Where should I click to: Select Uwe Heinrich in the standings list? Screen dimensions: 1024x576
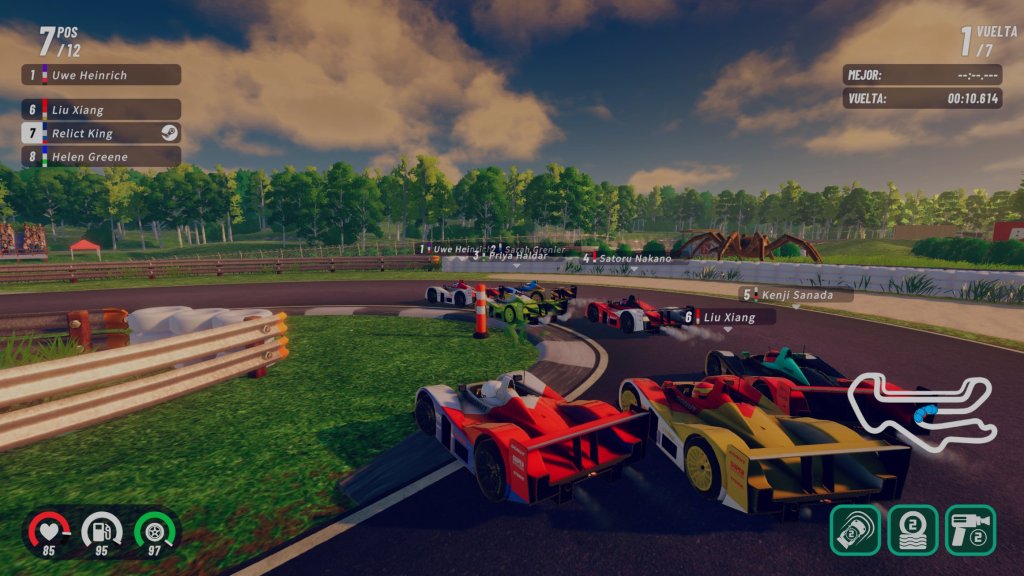(102, 75)
